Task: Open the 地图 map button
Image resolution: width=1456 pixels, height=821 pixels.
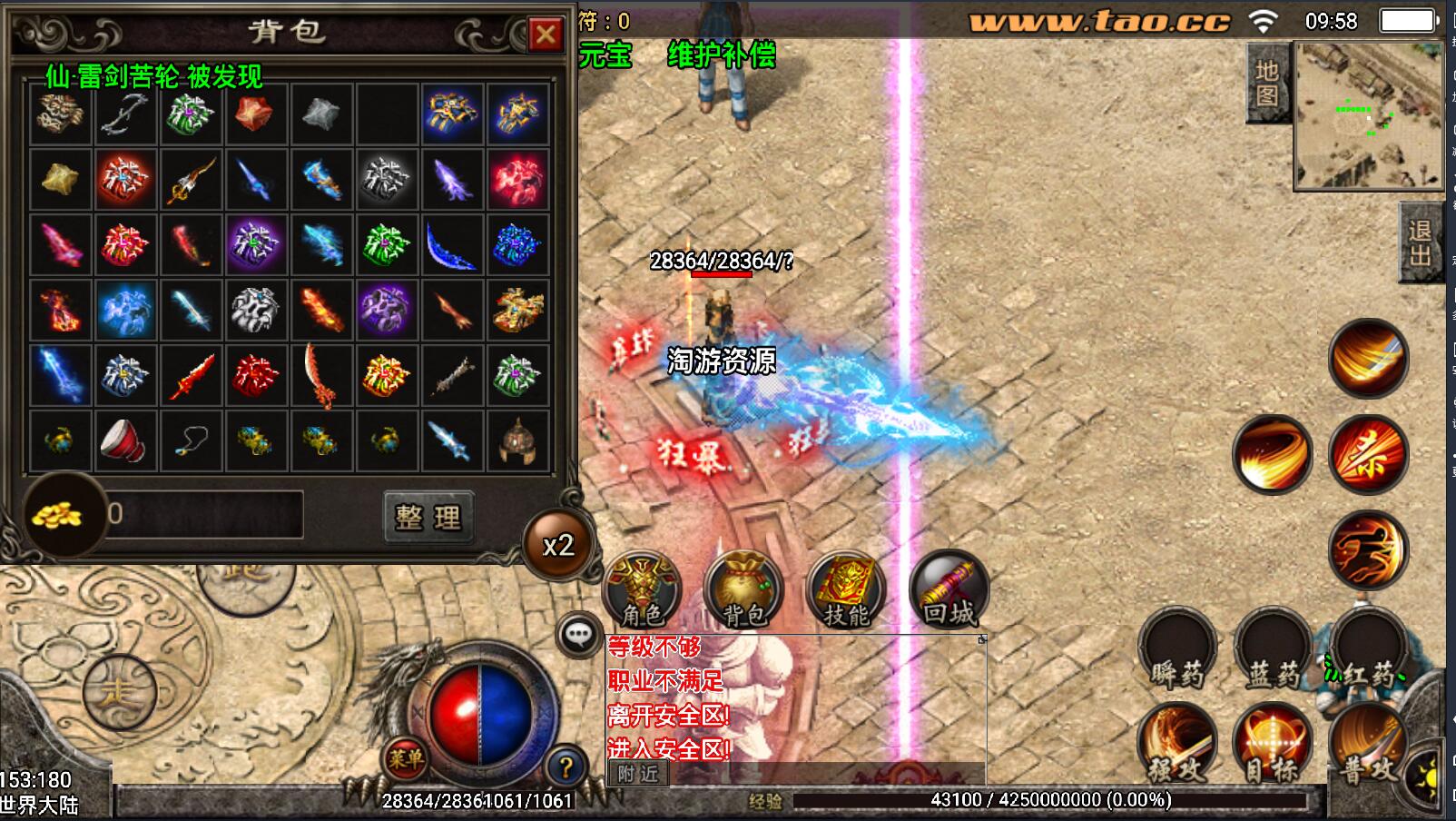Action: 1267,84
